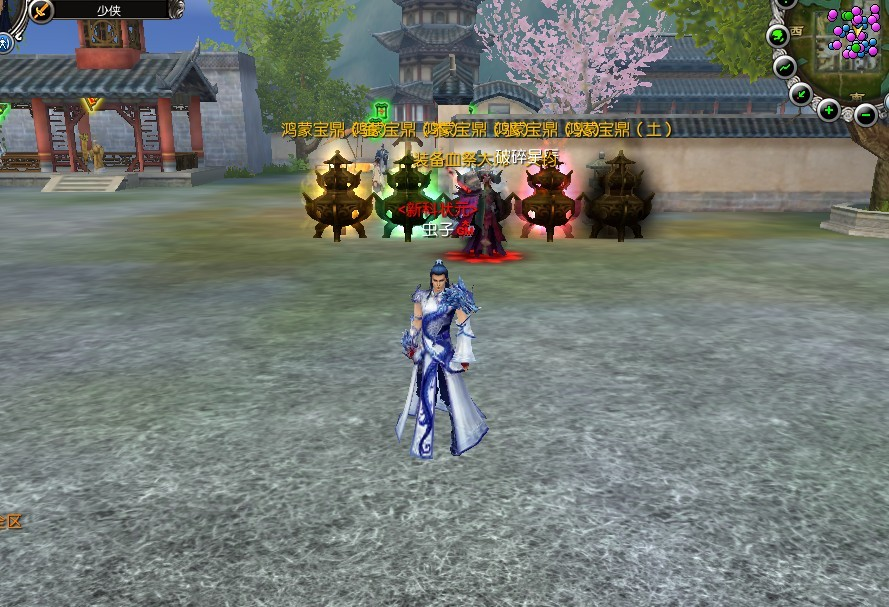Click the minimap's plus zoom button
Screen dimensions: 889x607
pos(828,110)
